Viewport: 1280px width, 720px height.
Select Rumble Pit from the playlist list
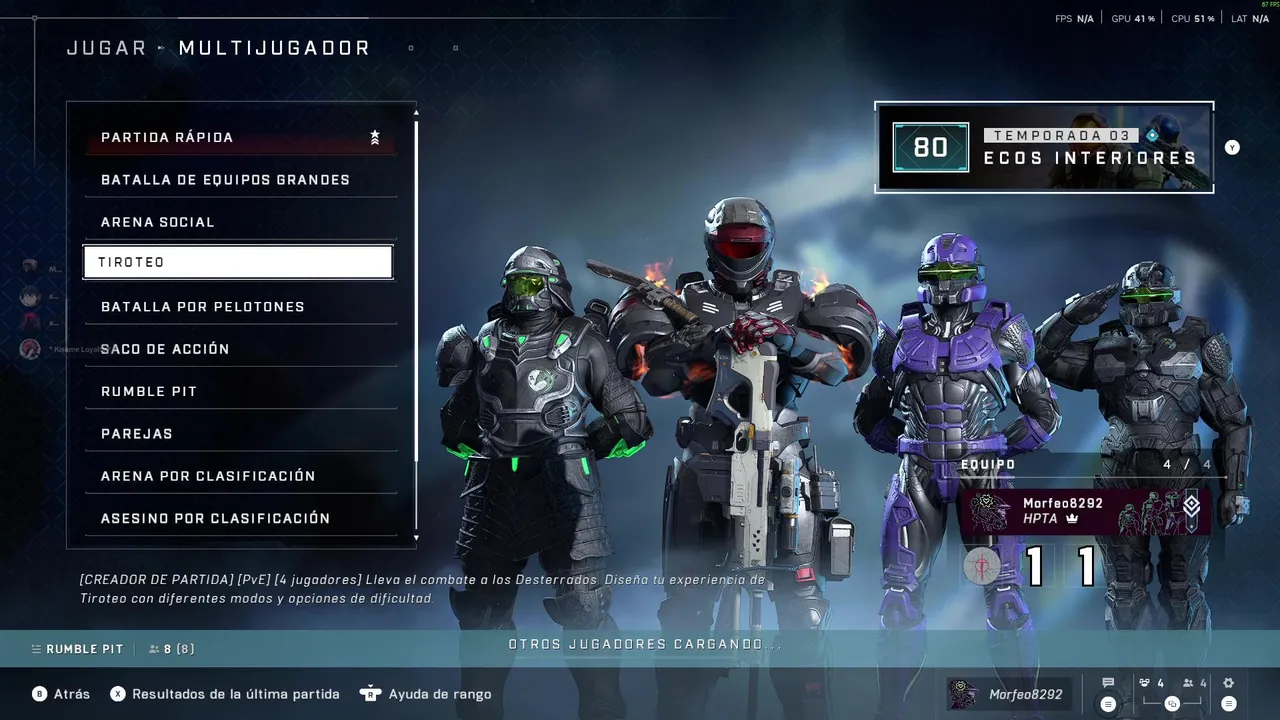pyautogui.click(x=240, y=391)
